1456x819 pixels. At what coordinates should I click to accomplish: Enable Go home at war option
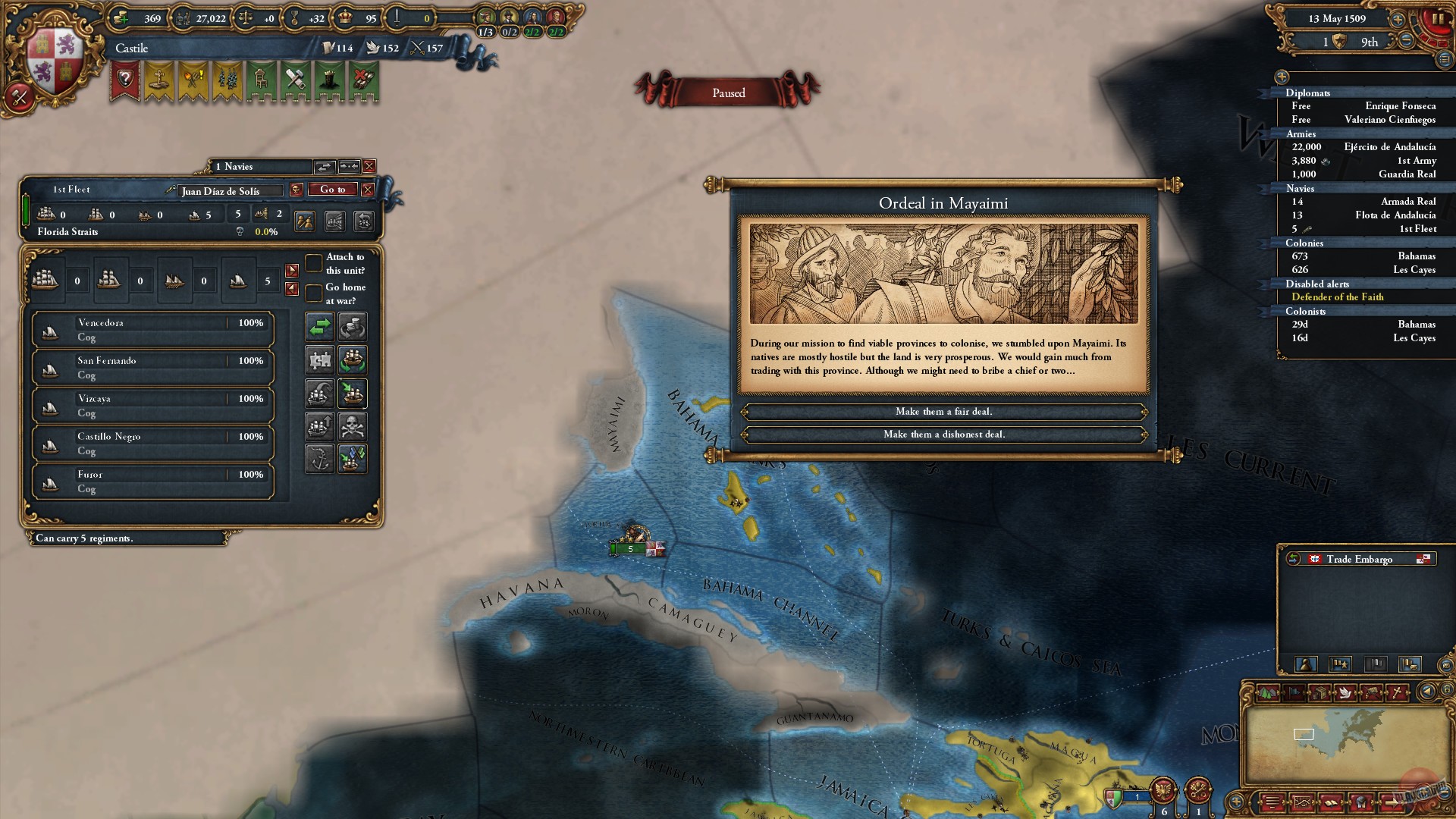pos(315,294)
